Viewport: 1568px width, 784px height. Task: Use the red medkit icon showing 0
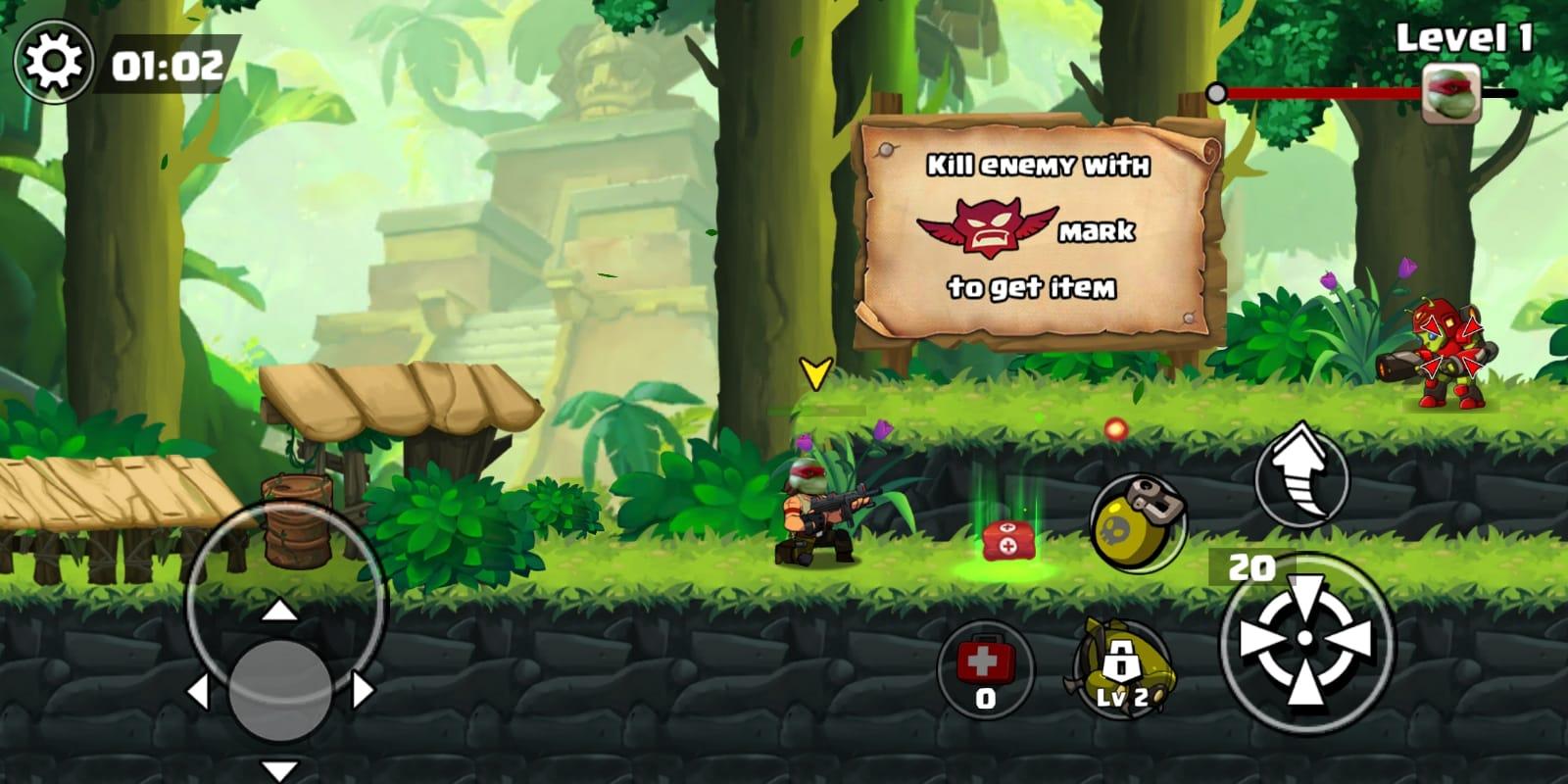click(x=985, y=666)
